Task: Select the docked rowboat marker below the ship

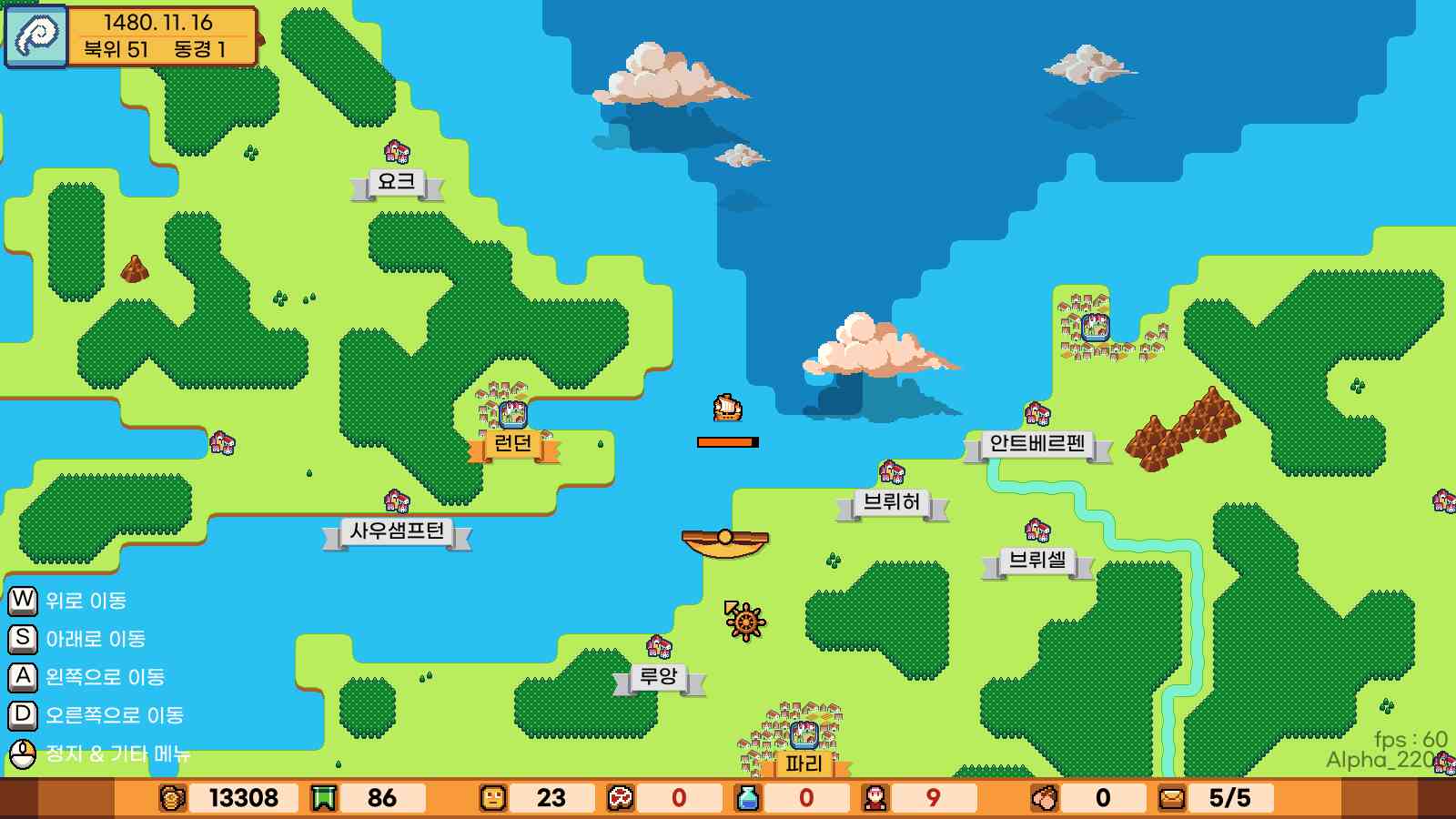Action: click(724, 541)
